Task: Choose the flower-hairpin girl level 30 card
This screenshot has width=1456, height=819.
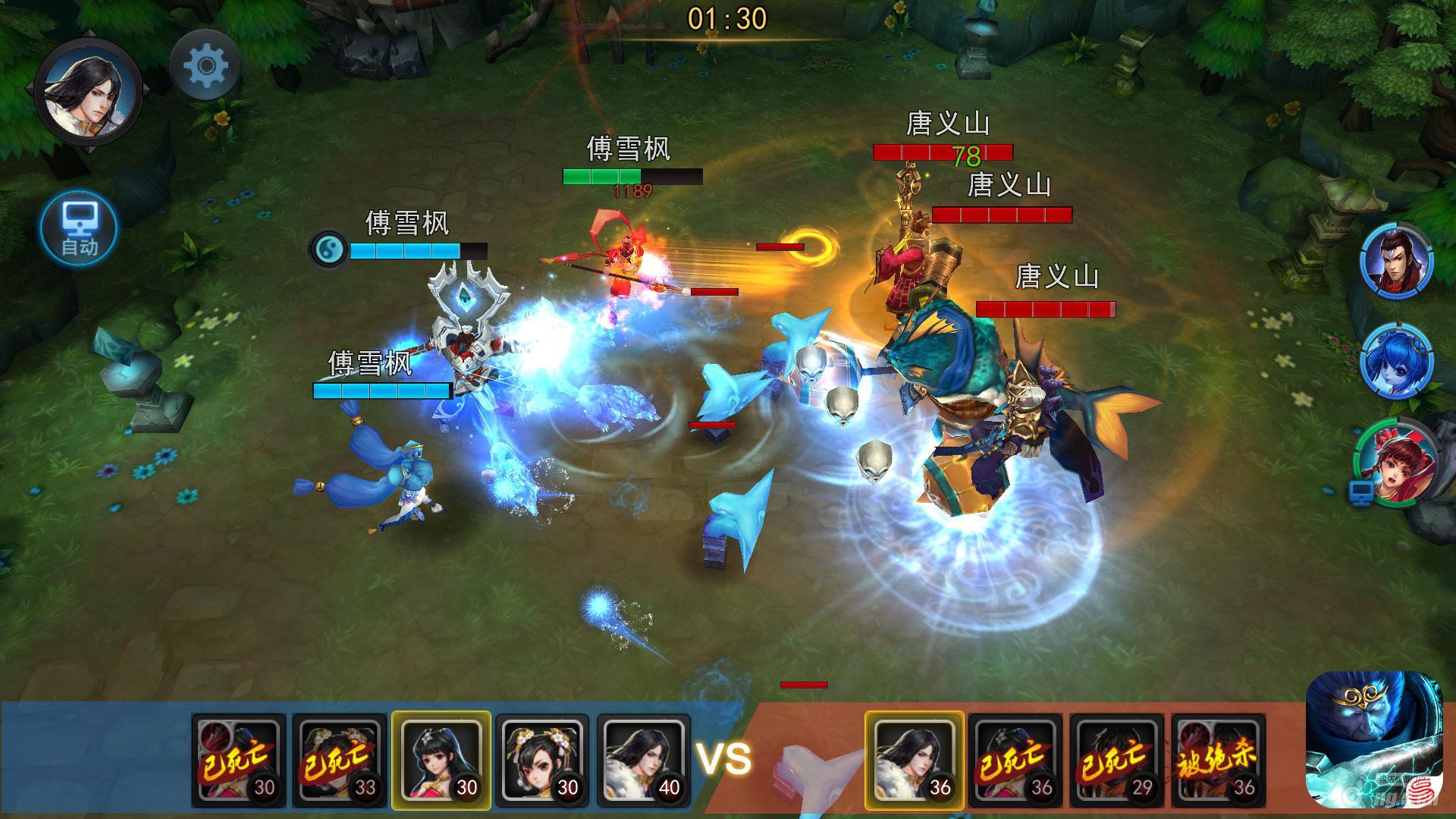Action: [x=542, y=761]
